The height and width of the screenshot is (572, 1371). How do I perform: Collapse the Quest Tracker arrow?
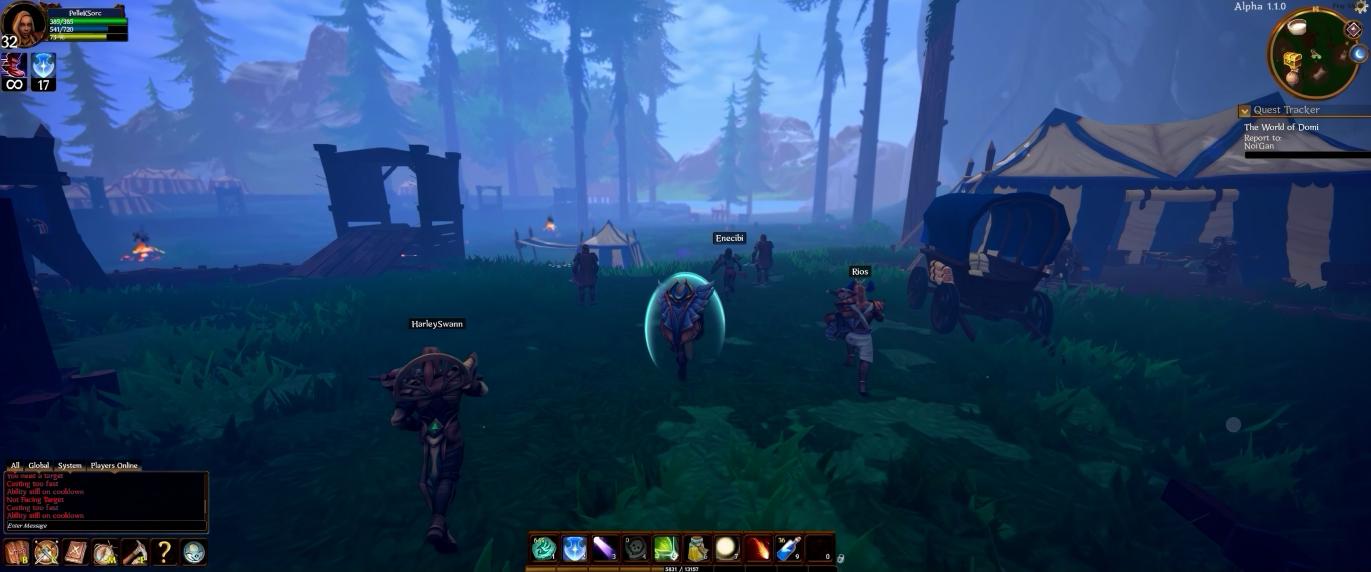coord(1244,111)
